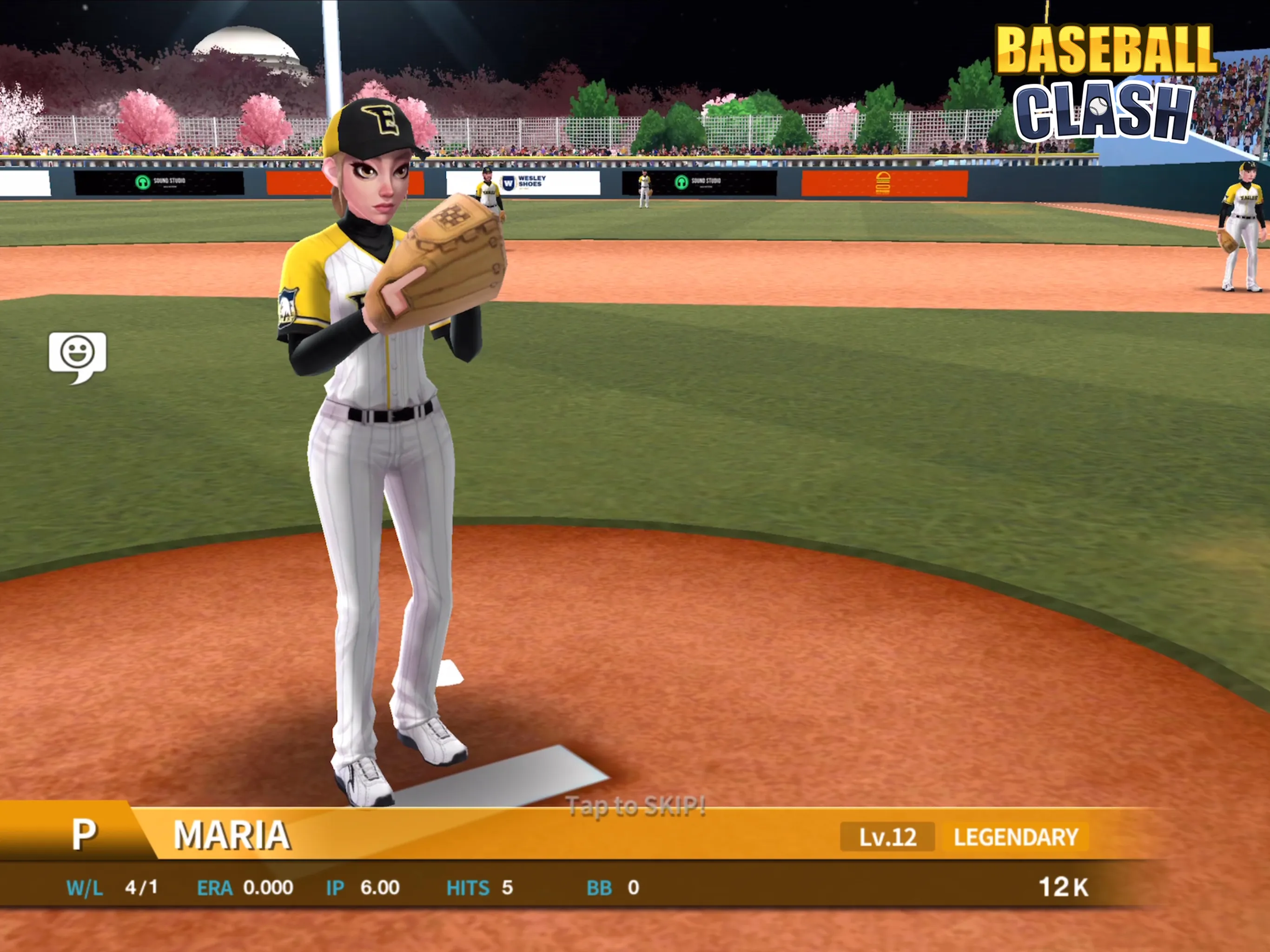Image resolution: width=1270 pixels, height=952 pixels.
Task: Click the MARIA name plate
Action: [232, 836]
